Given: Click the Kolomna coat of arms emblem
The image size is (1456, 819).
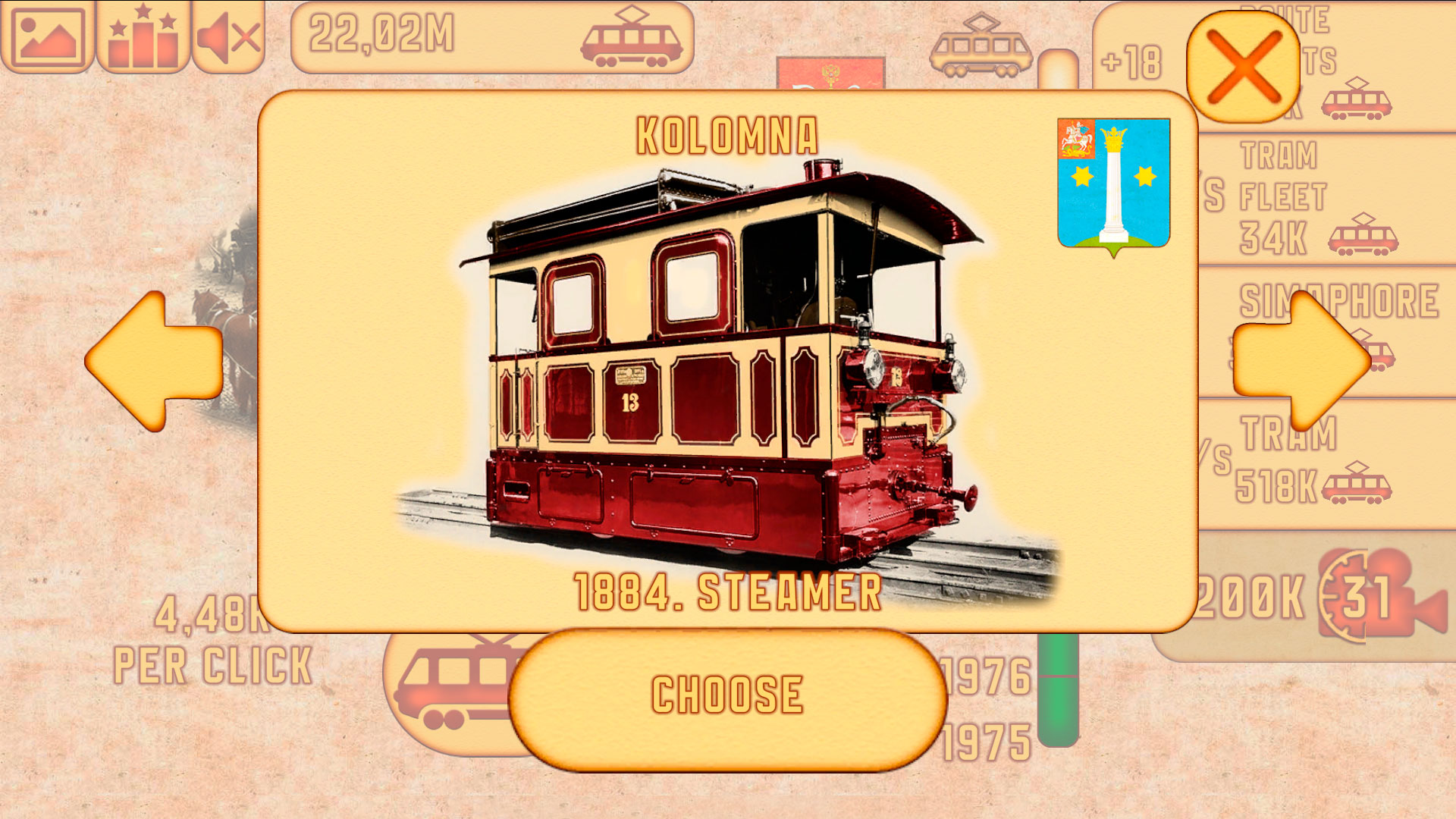Looking at the screenshot, I should [1113, 185].
